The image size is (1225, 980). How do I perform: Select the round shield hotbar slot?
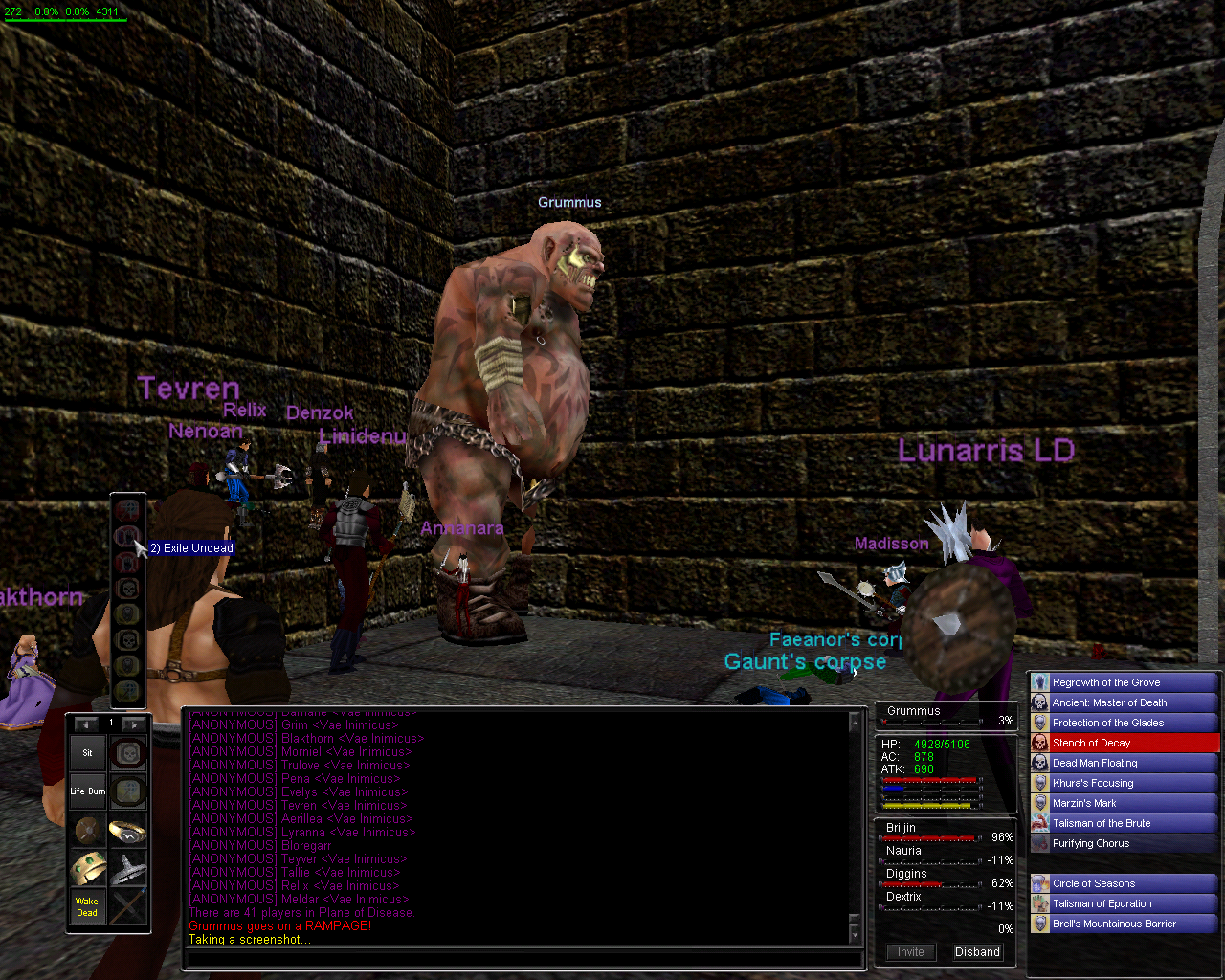tap(87, 830)
